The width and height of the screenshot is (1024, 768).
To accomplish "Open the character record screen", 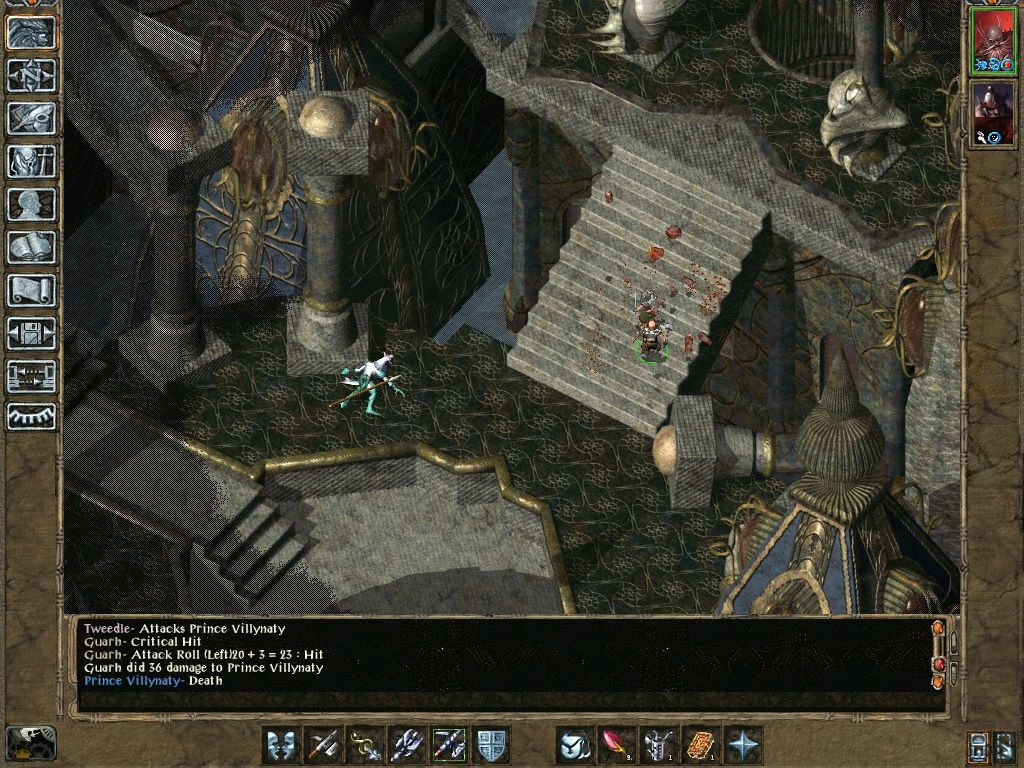I will (31, 204).
